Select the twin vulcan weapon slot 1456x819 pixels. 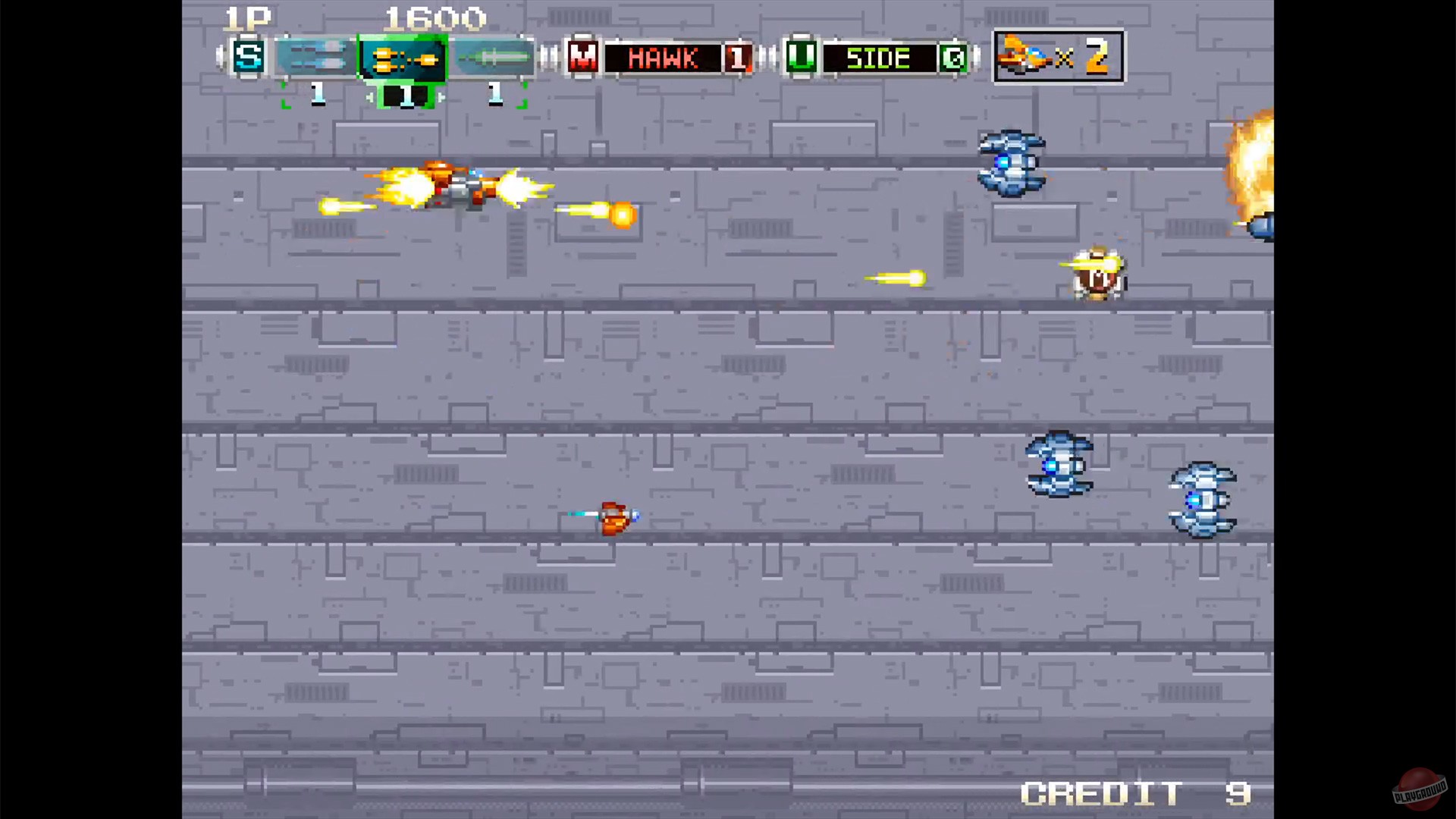pyautogui.click(x=315, y=57)
